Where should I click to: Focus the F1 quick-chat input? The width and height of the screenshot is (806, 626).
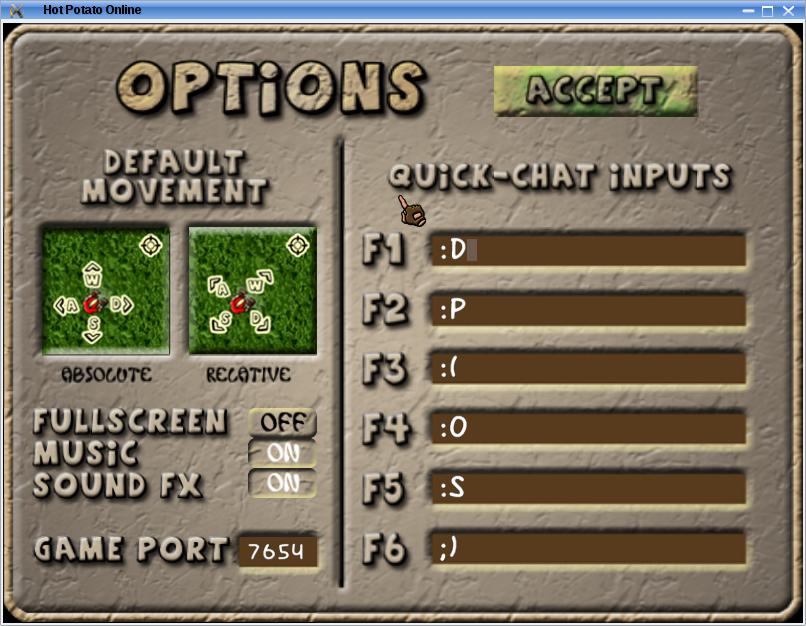[x=589, y=250]
